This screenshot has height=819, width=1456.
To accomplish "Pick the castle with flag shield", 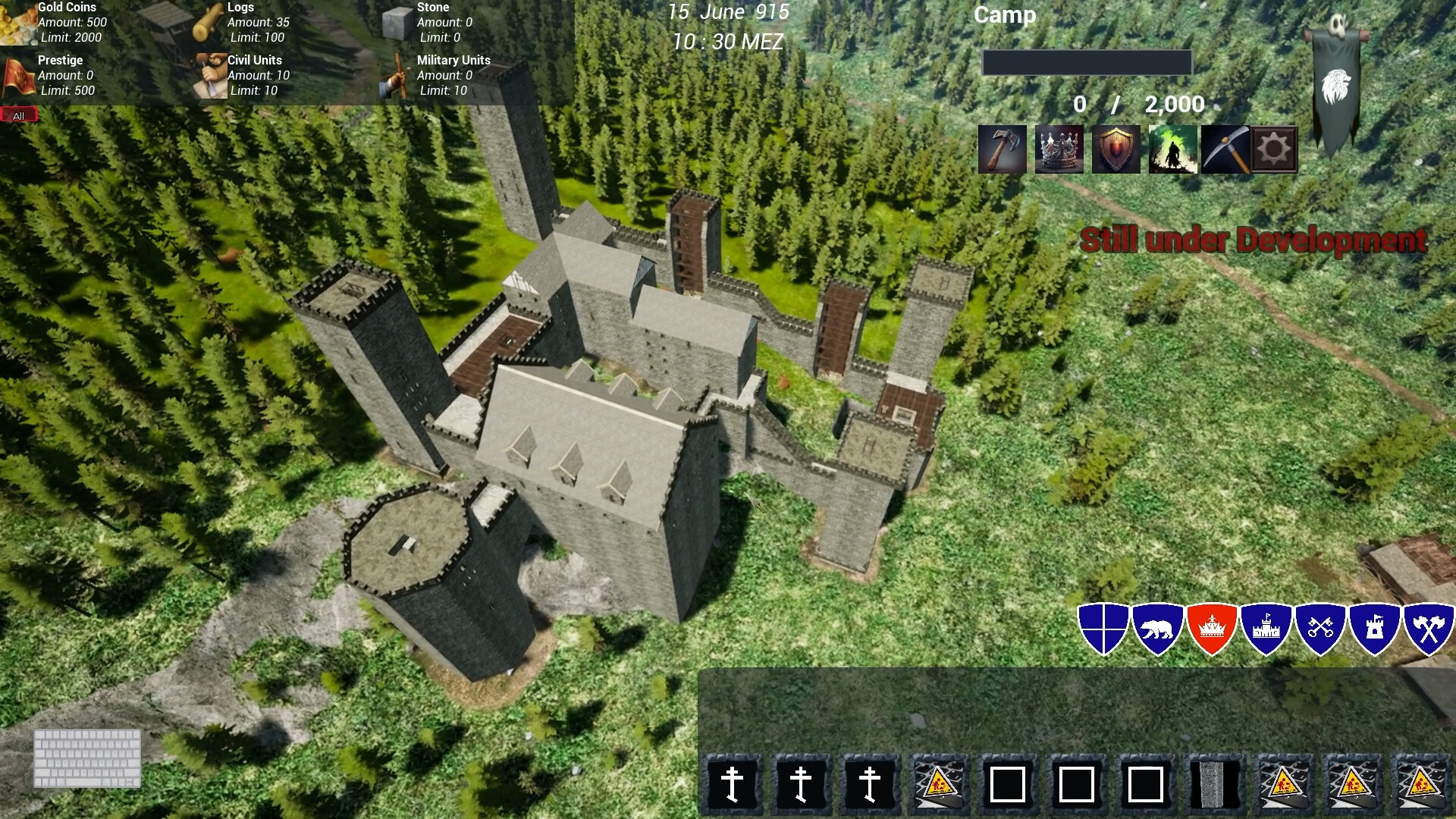I will click(1266, 628).
